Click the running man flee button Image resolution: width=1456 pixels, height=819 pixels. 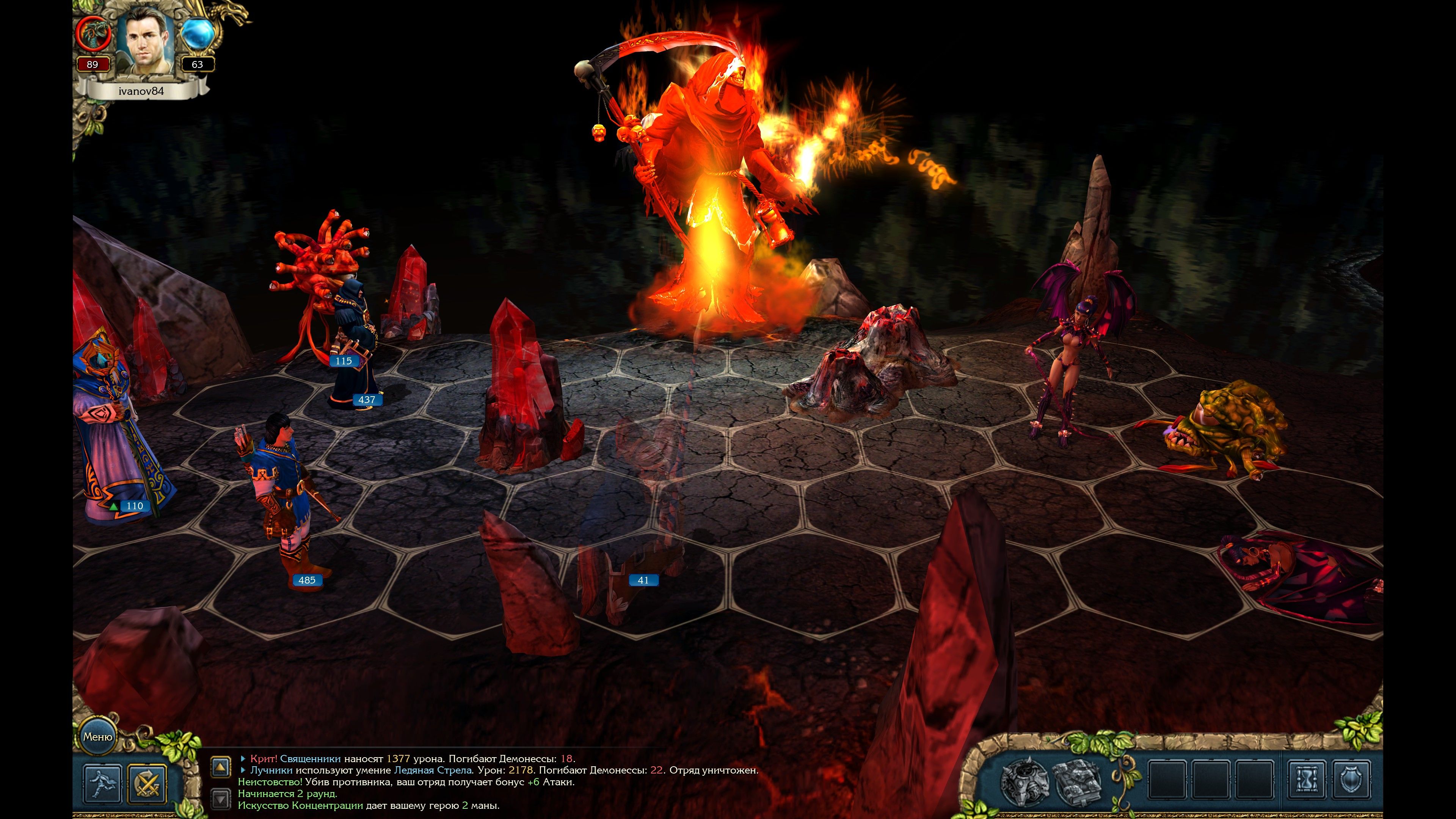coord(102,784)
